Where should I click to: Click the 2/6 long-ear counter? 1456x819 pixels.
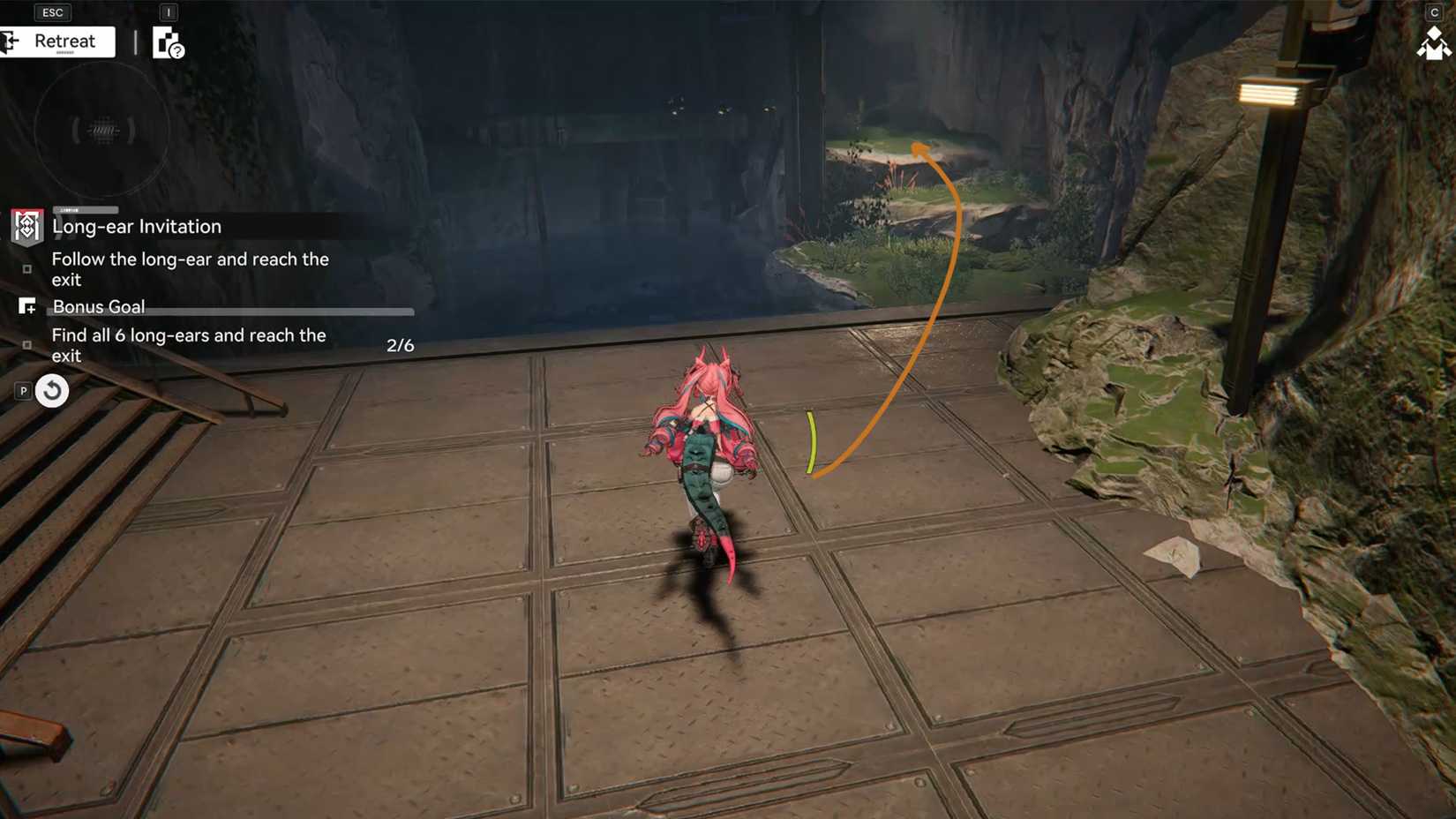coord(401,345)
